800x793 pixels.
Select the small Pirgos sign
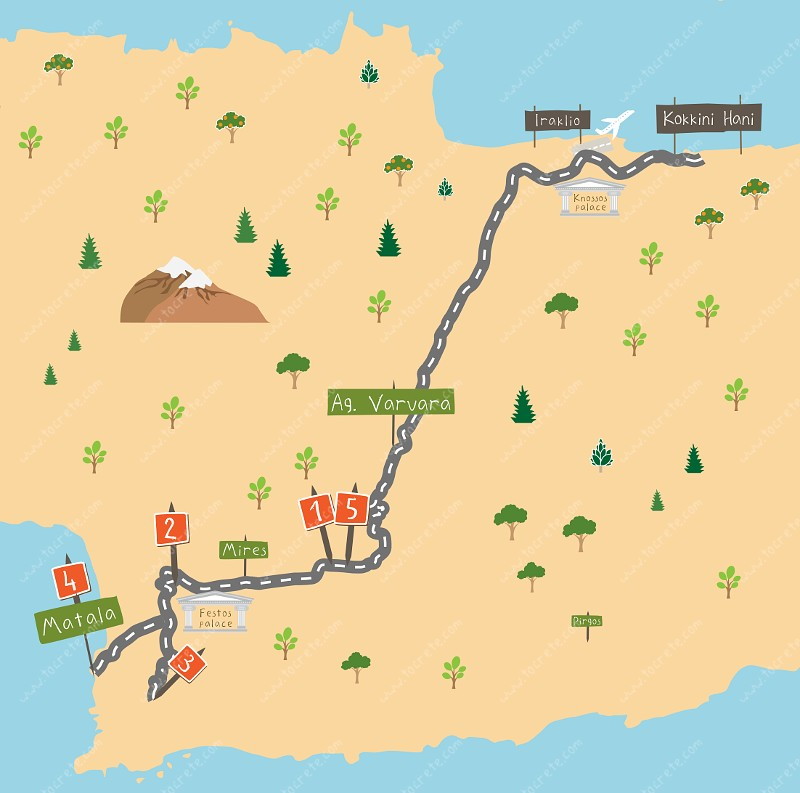pos(587,621)
